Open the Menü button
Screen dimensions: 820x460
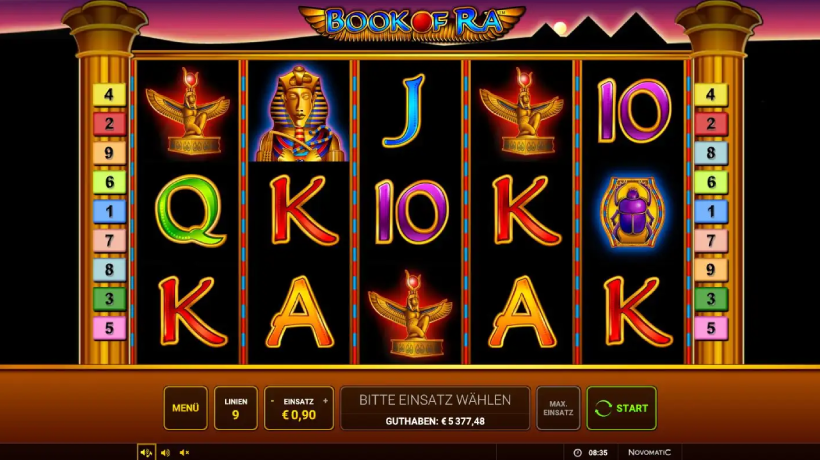click(185, 408)
